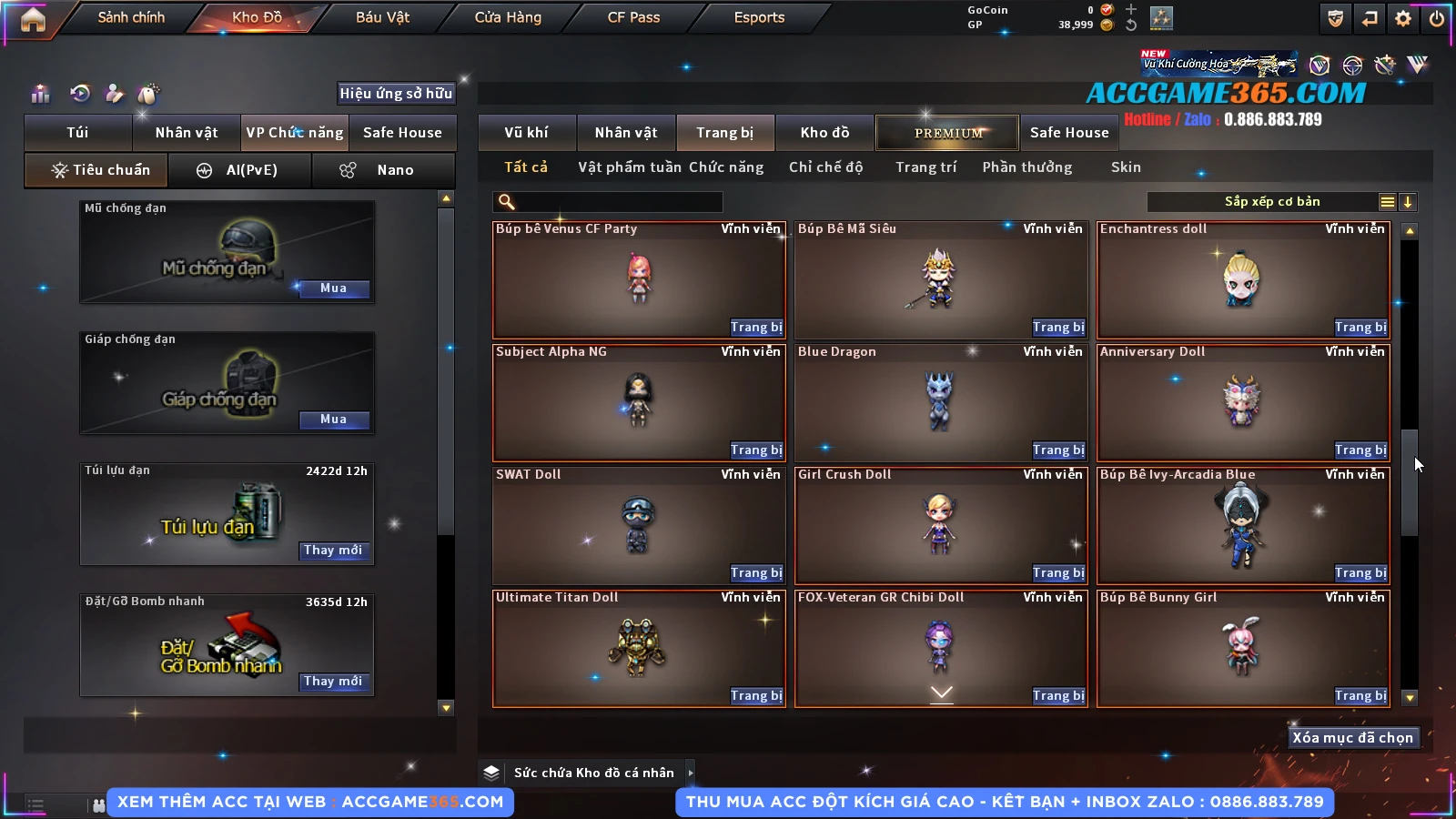Image resolution: width=1456 pixels, height=819 pixels.
Task: Open the Esports menu
Action: (x=759, y=17)
